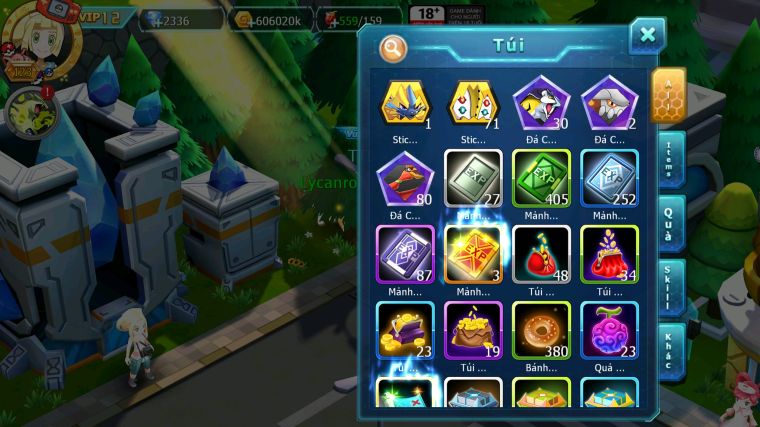This screenshot has width=760, height=427.
Task: Close the Túi bag window
Action: 647,36
